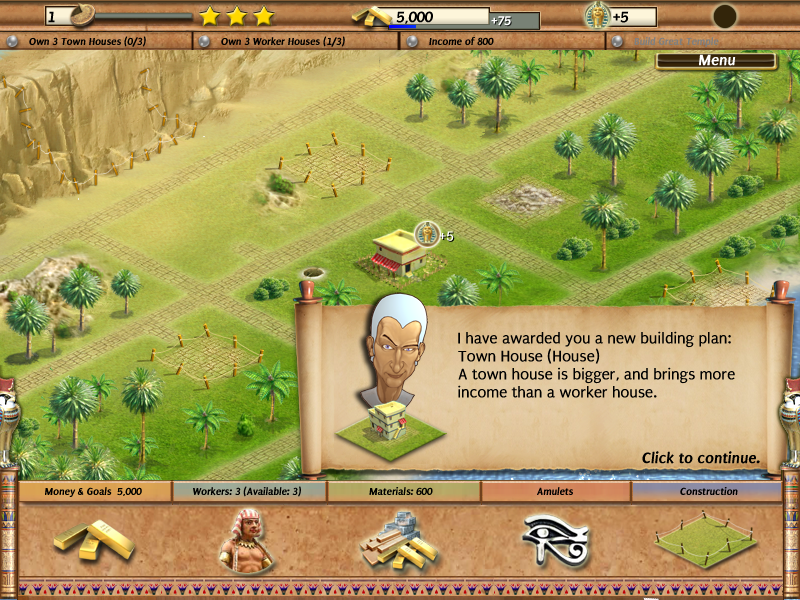The image size is (800, 600).
Task: Open the Money & Goals tab
Action: pos(94,491)
